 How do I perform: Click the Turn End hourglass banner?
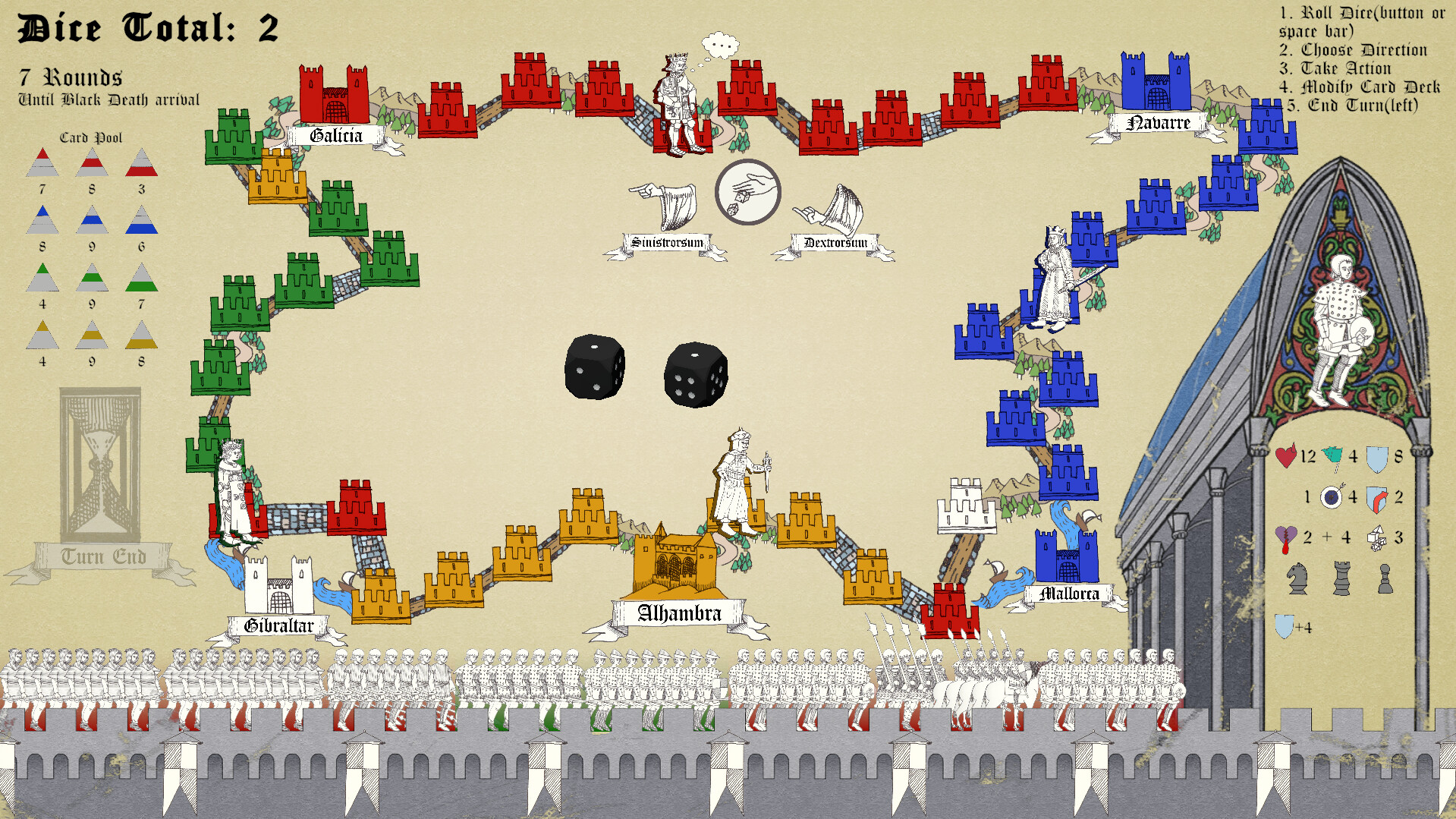pos(100,556)
